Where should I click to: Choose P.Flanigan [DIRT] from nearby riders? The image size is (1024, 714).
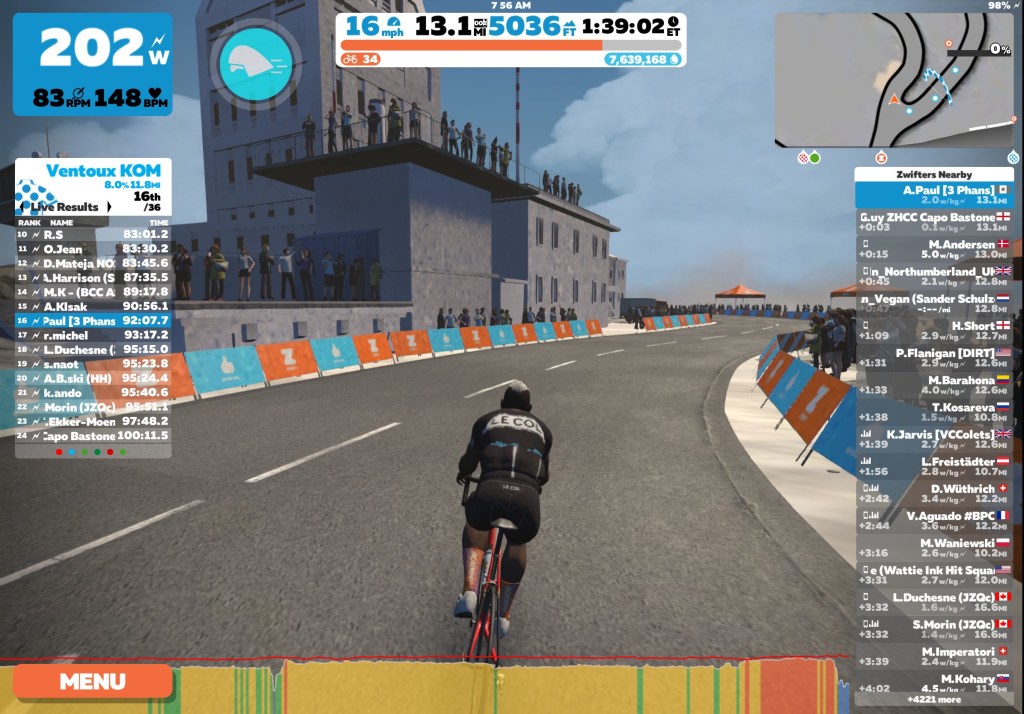pos(934,358)
